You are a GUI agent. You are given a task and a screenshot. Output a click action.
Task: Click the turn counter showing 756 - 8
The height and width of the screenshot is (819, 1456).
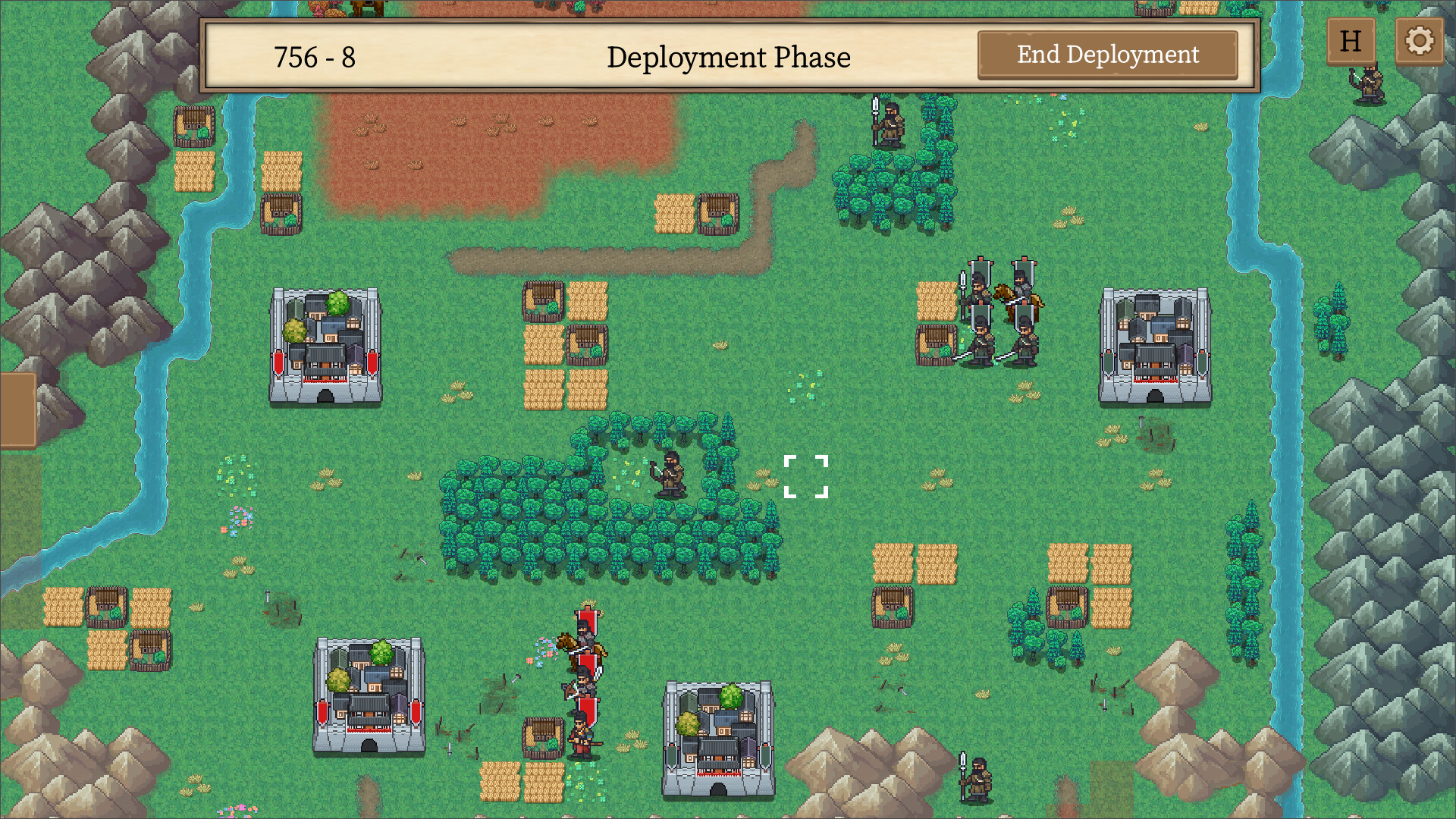(x=315, y=55)
